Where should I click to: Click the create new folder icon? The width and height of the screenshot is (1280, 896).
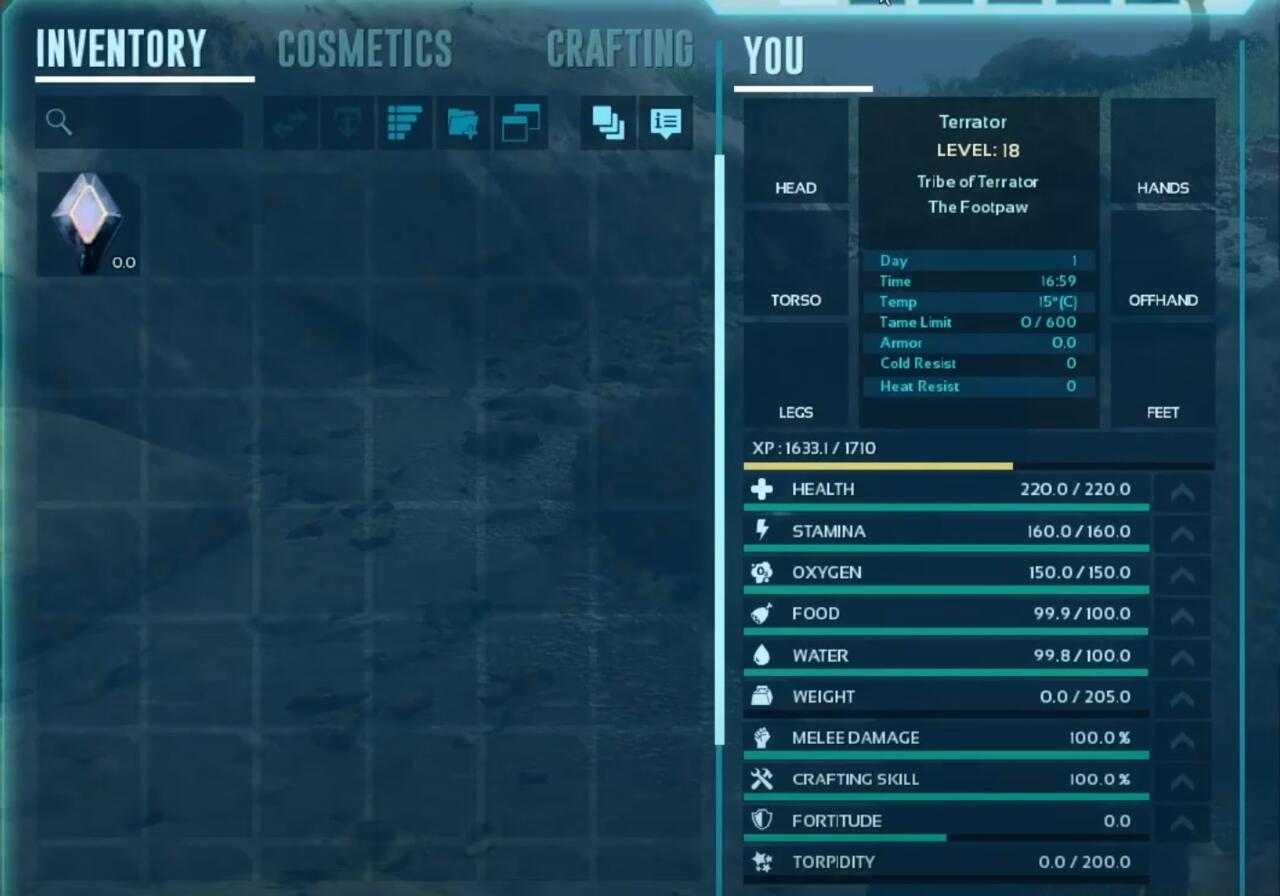point(462,122)
